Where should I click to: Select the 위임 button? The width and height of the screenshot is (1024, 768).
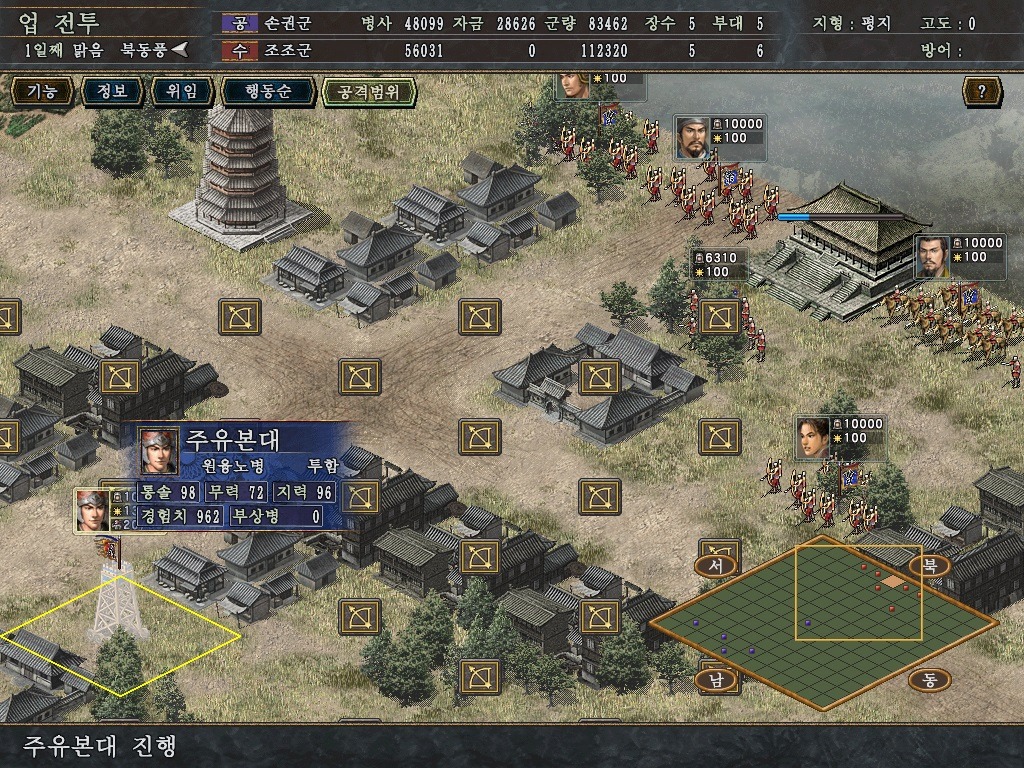[x=182, y=92]
